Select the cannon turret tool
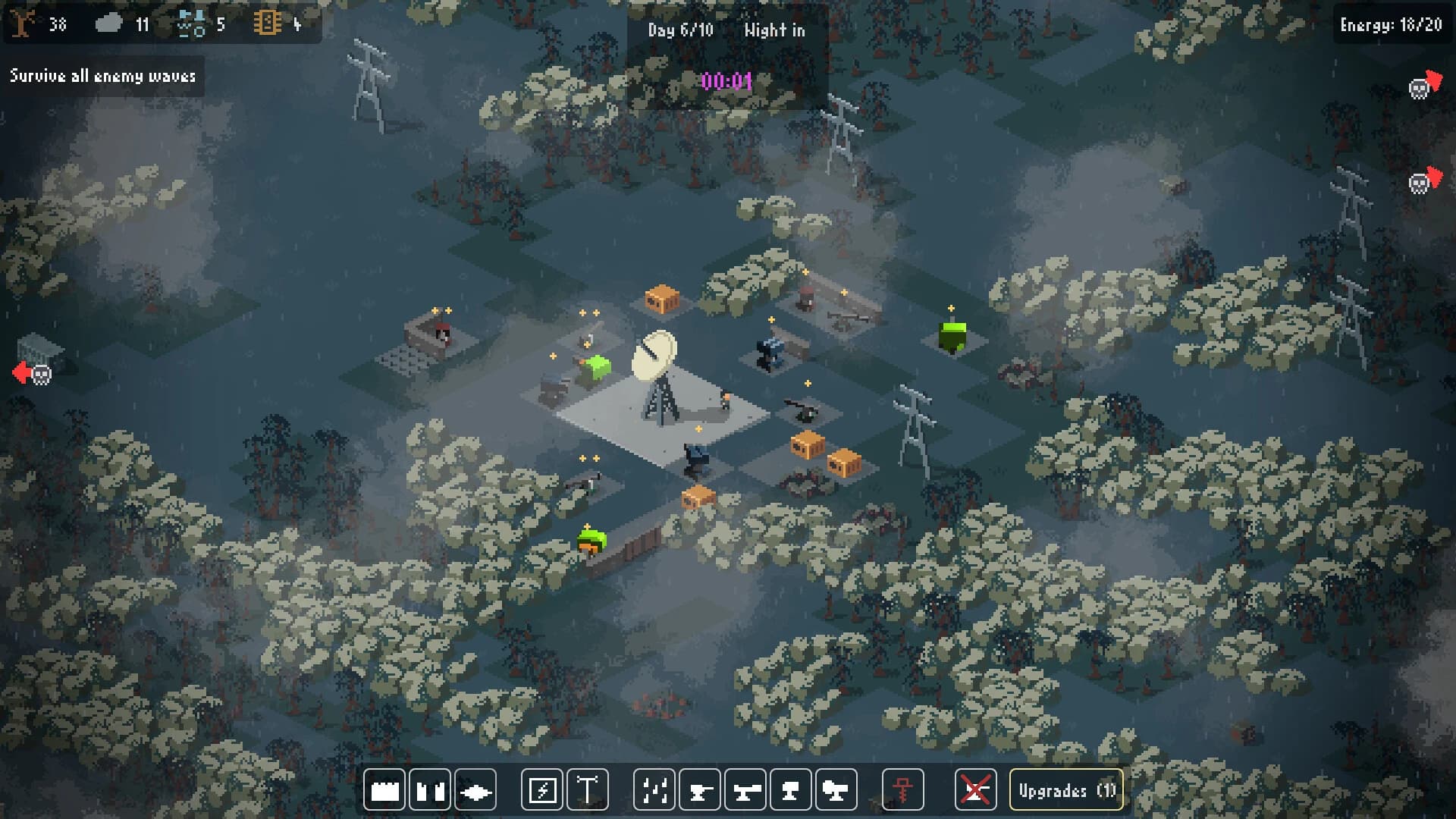This screenshot has height=819, width=1456. tap(746, 789)
